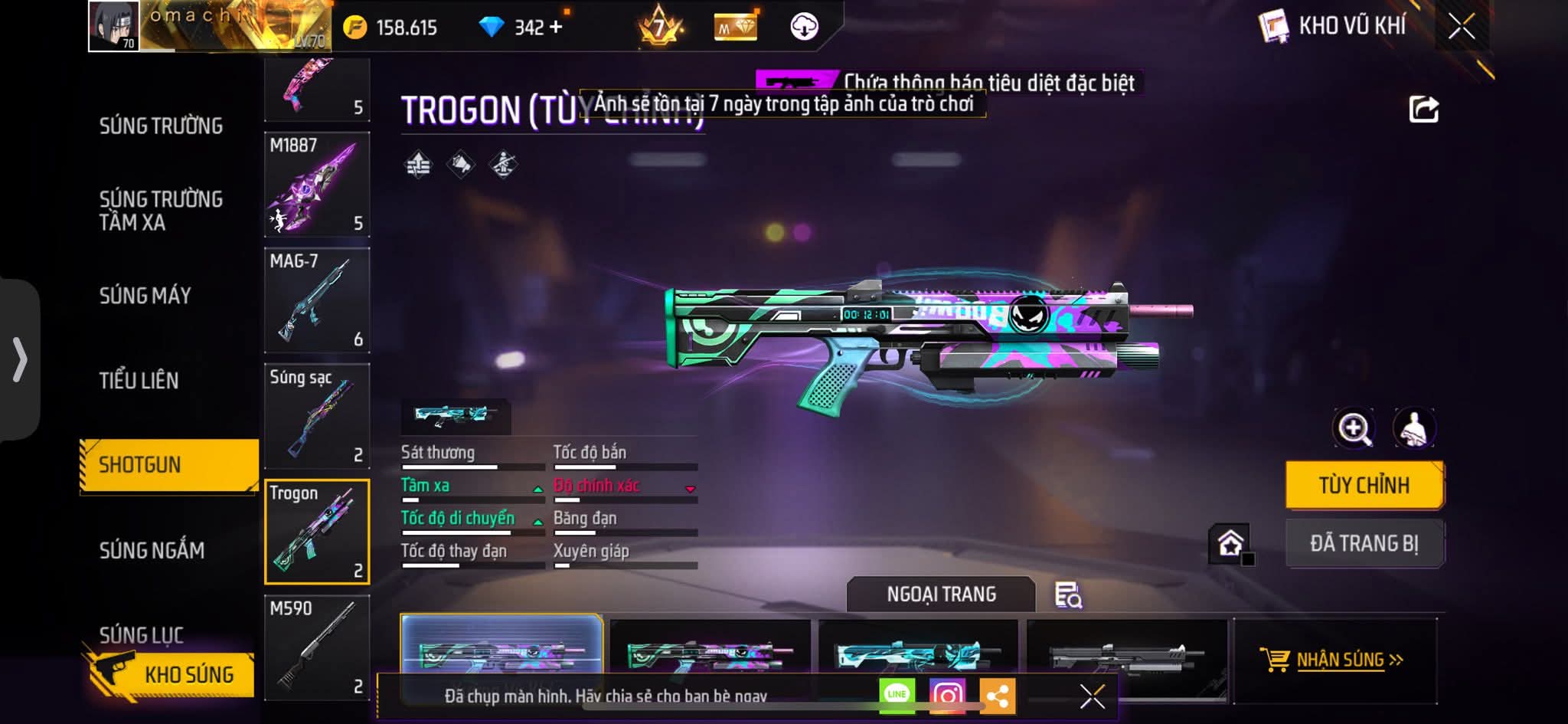Select the Tiểu Liên category
Screen dimensions: 1568x724
tap(139, 380)
